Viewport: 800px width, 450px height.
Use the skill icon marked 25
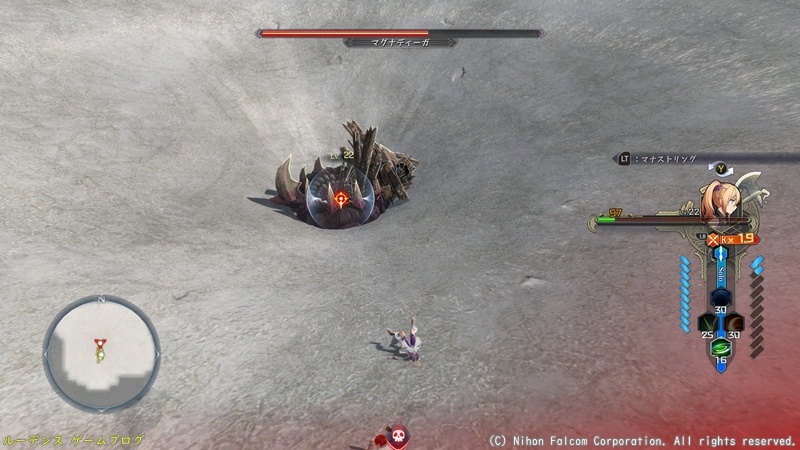click(x=706, y=324)
